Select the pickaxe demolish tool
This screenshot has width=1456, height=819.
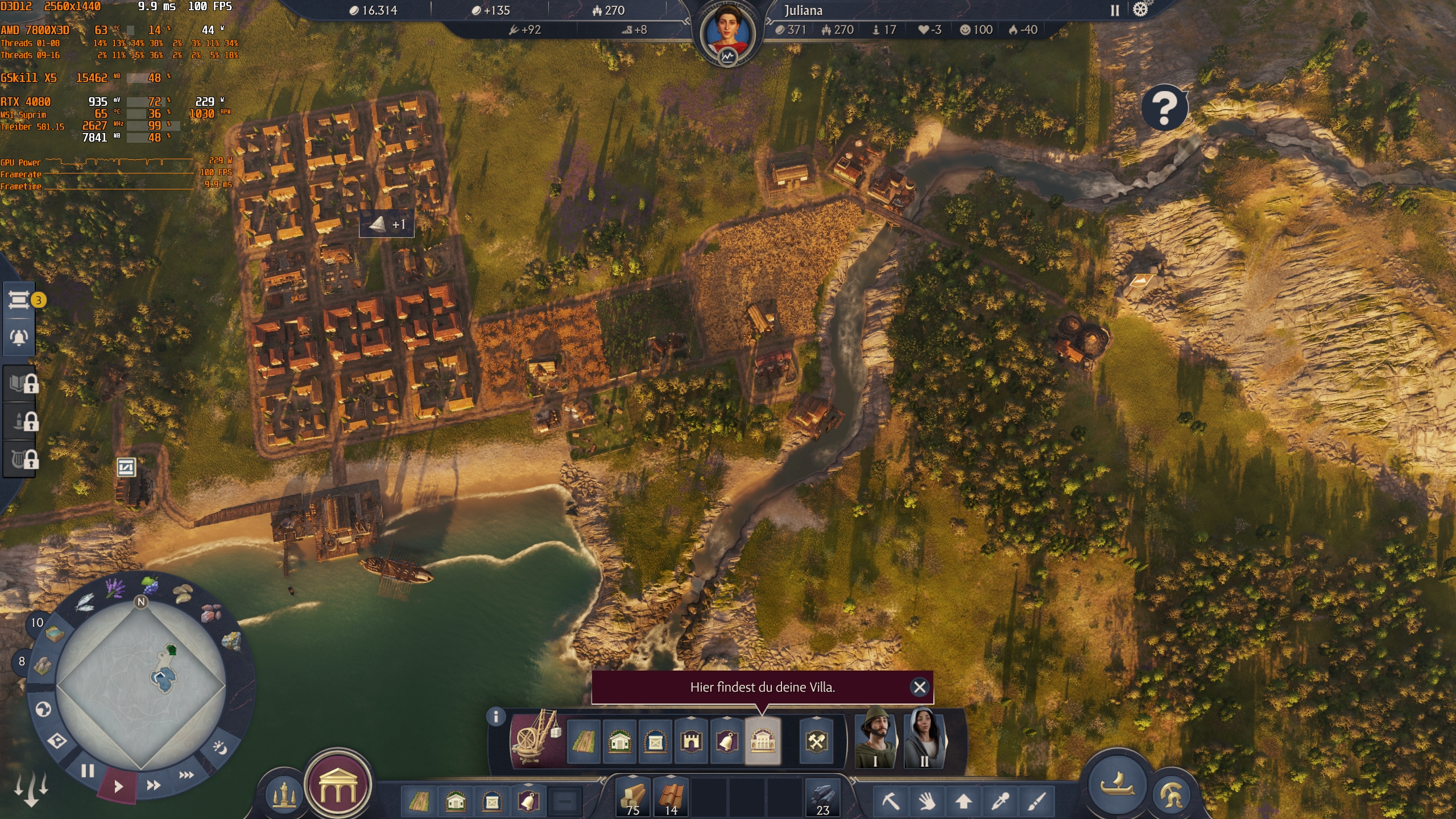coord(891,801)
